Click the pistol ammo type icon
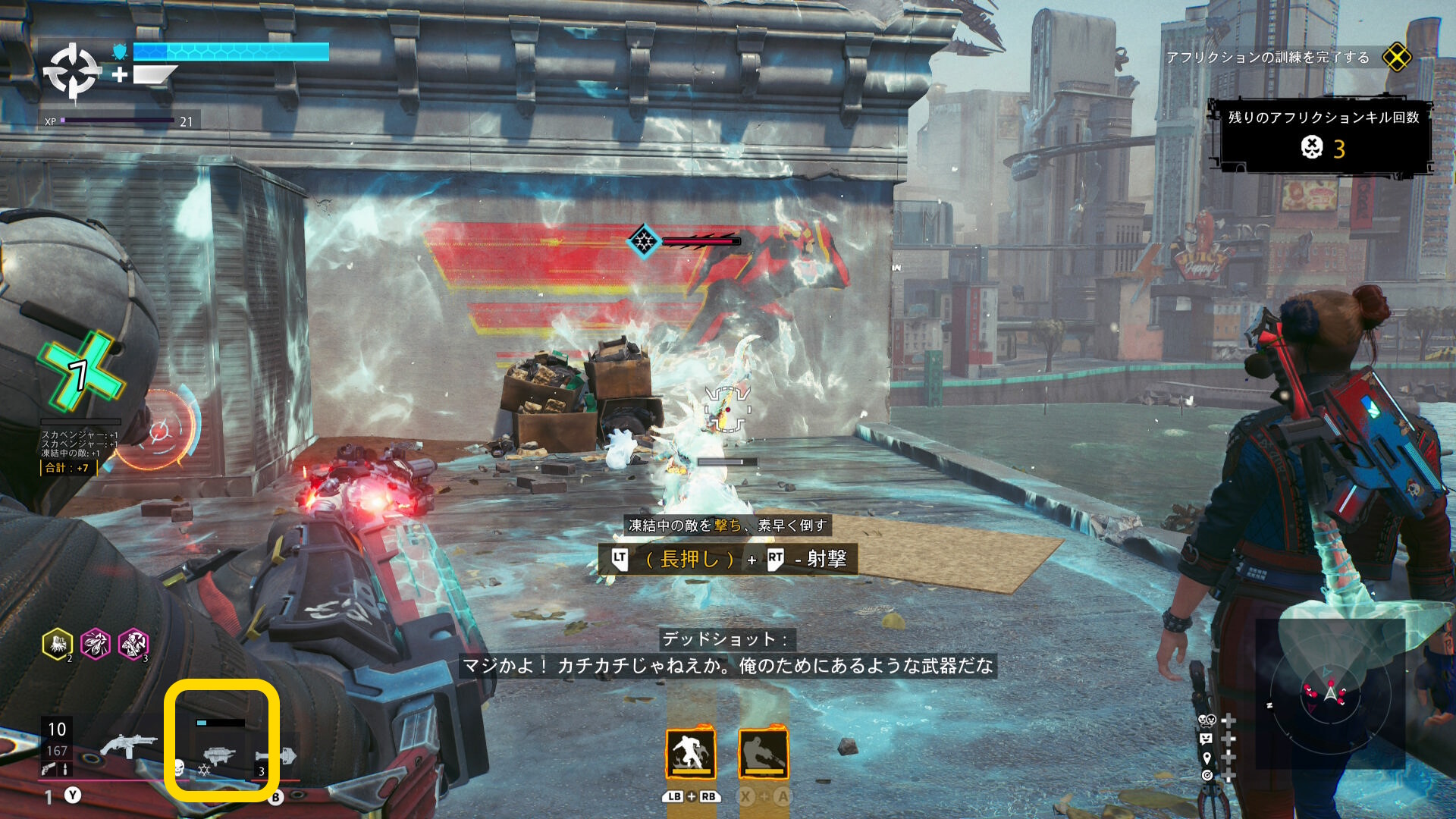 pyautogui.click(x=49, y=770)
